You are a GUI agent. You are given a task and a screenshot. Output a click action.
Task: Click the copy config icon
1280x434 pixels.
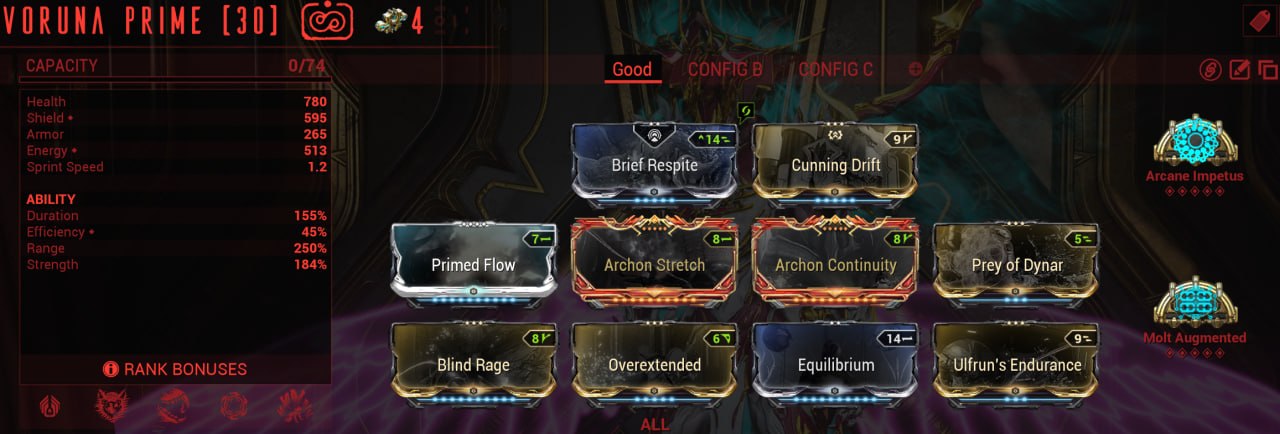[1267, 70]
